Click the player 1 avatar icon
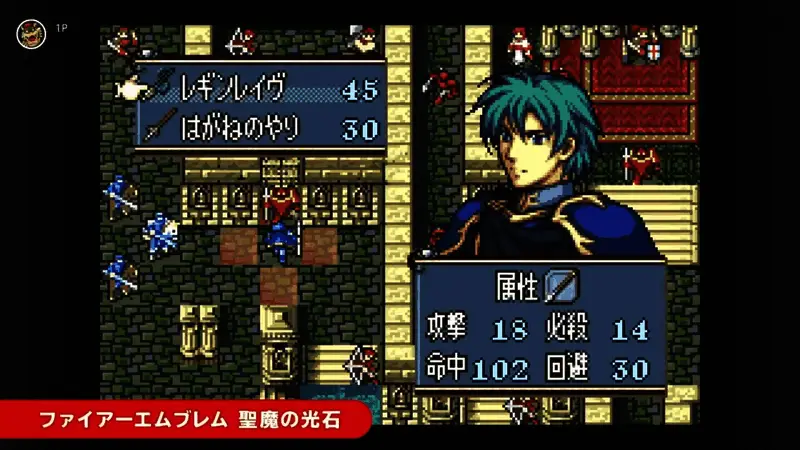Viewport: 800px width, 450px height. point(30,34)
